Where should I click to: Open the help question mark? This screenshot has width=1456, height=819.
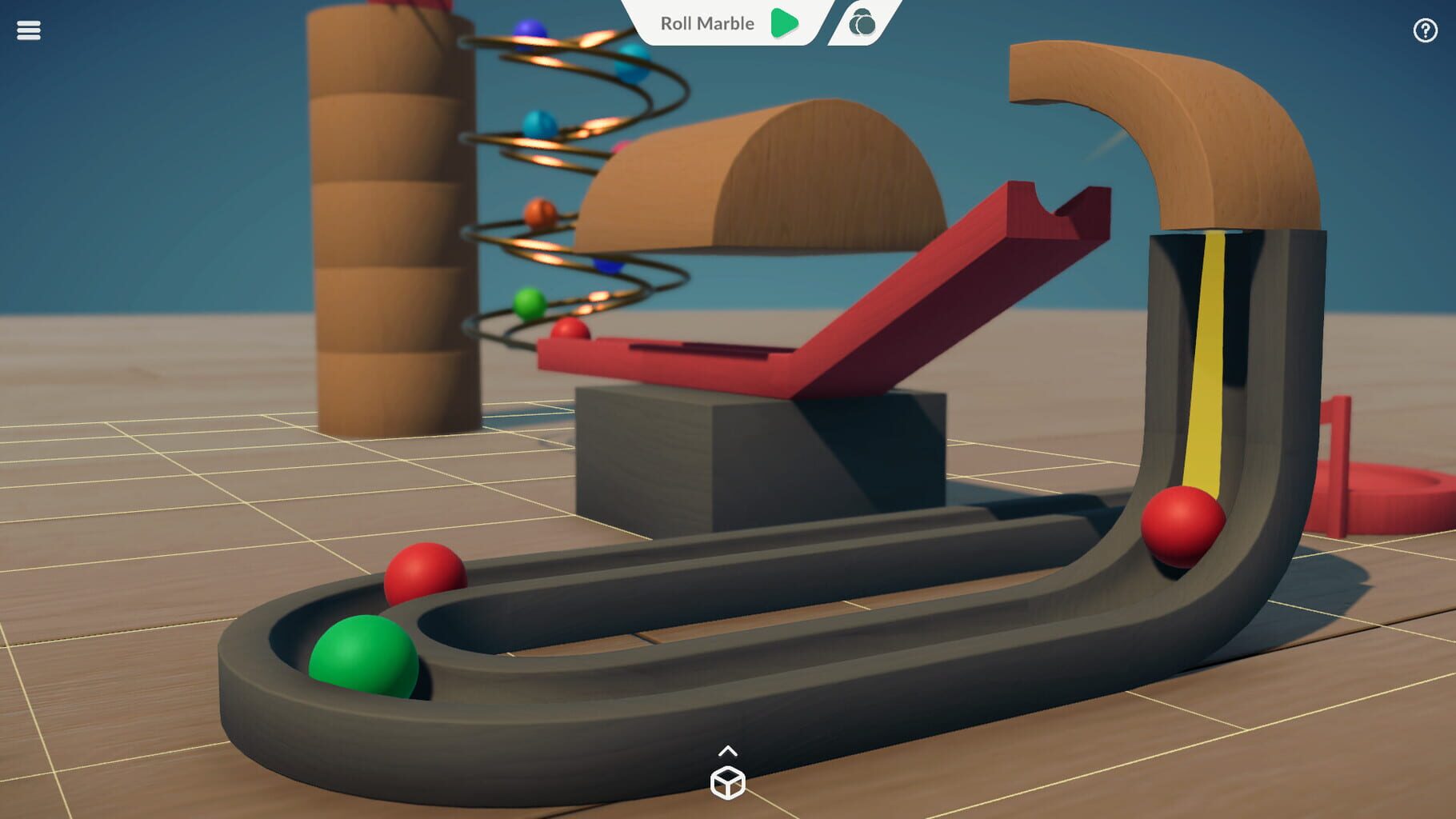(1425, 30)
